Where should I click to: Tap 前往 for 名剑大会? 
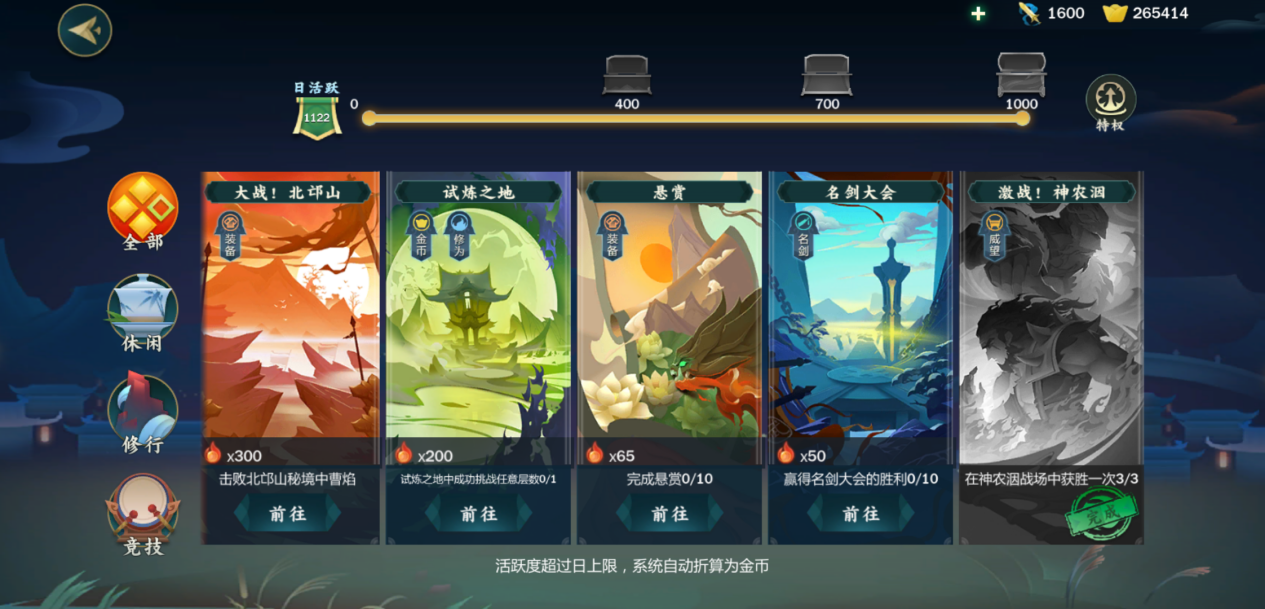[x=861, y=513]
